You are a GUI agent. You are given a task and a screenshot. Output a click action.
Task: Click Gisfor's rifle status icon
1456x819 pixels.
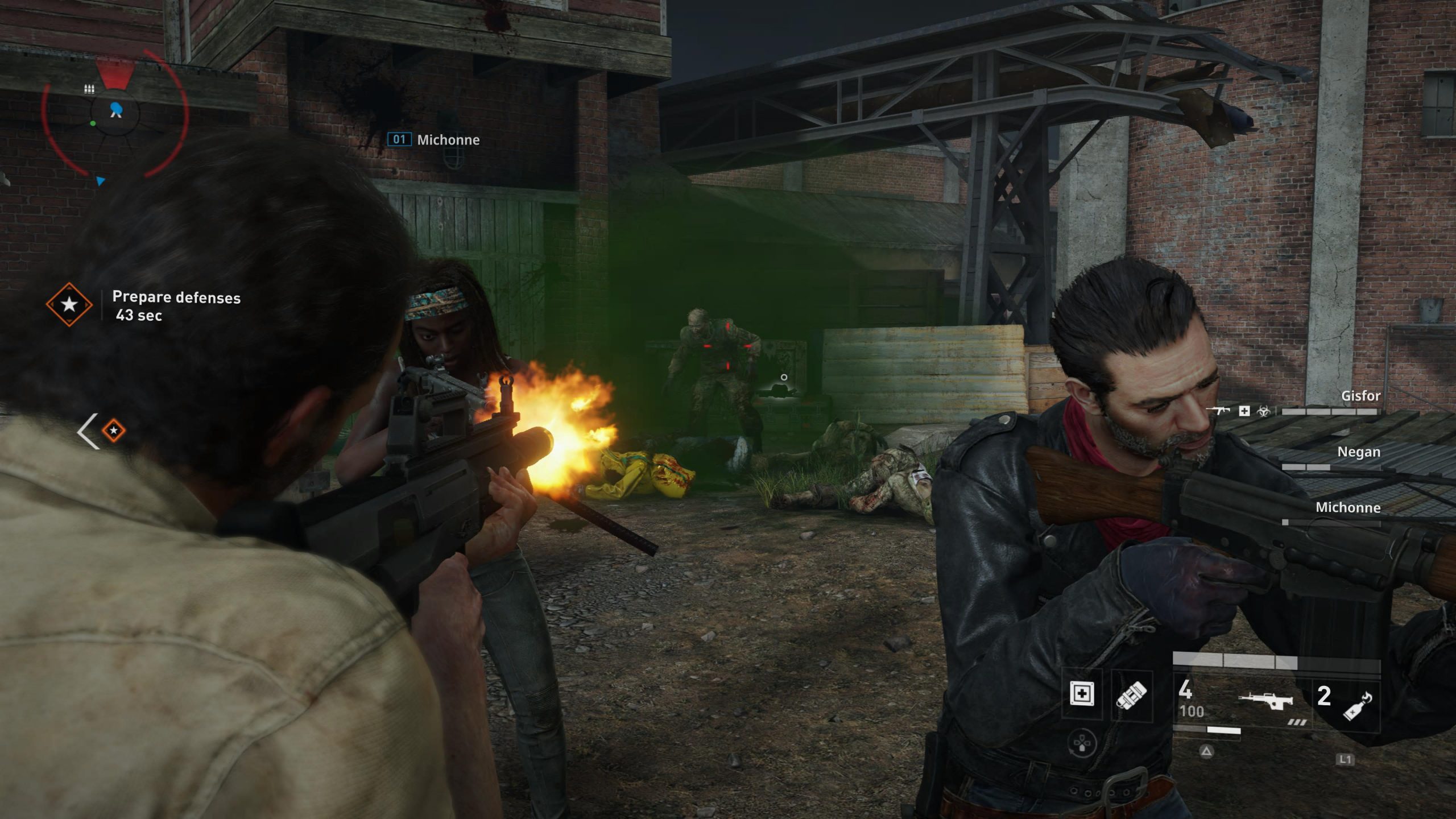(x=1219, y=410)
